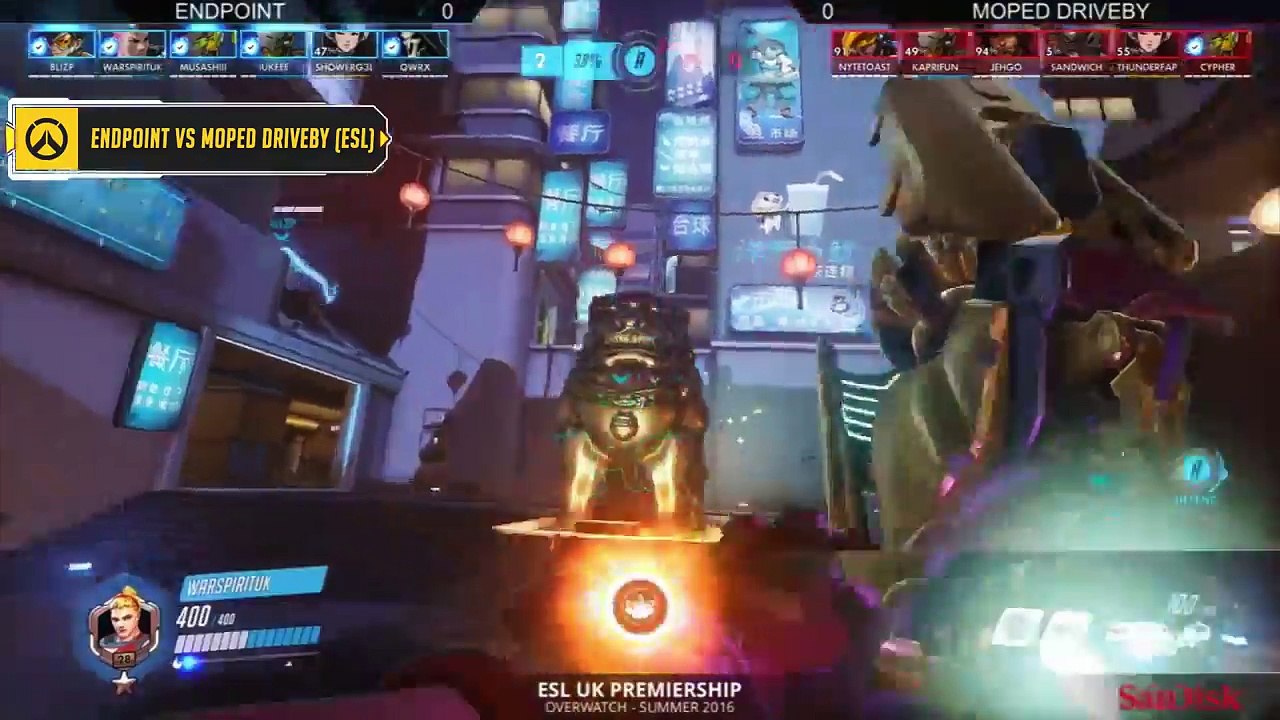Select IUKEEE's hero portrait
Viewport: 1280px width, 720px height.
[273, 46]
